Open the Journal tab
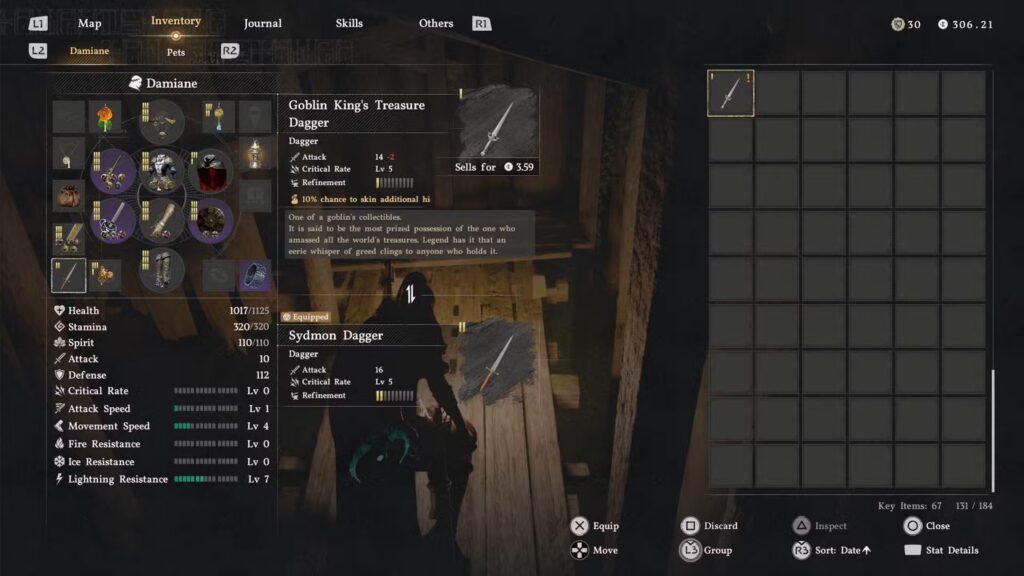This screenshot has width=1024, height=576. pyautogui.click(x=263, y=23)
